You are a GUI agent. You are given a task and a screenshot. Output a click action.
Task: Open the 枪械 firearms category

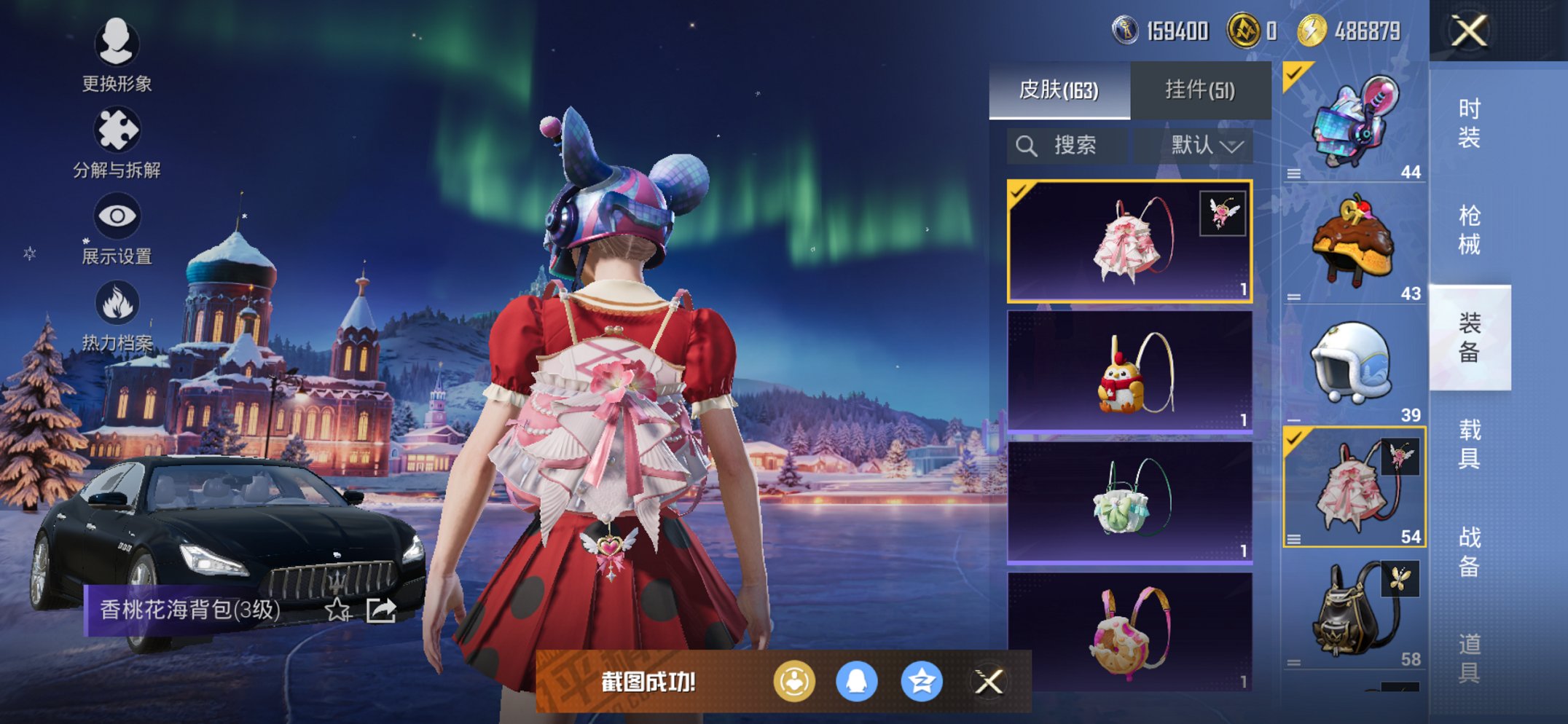[1469, 229]
